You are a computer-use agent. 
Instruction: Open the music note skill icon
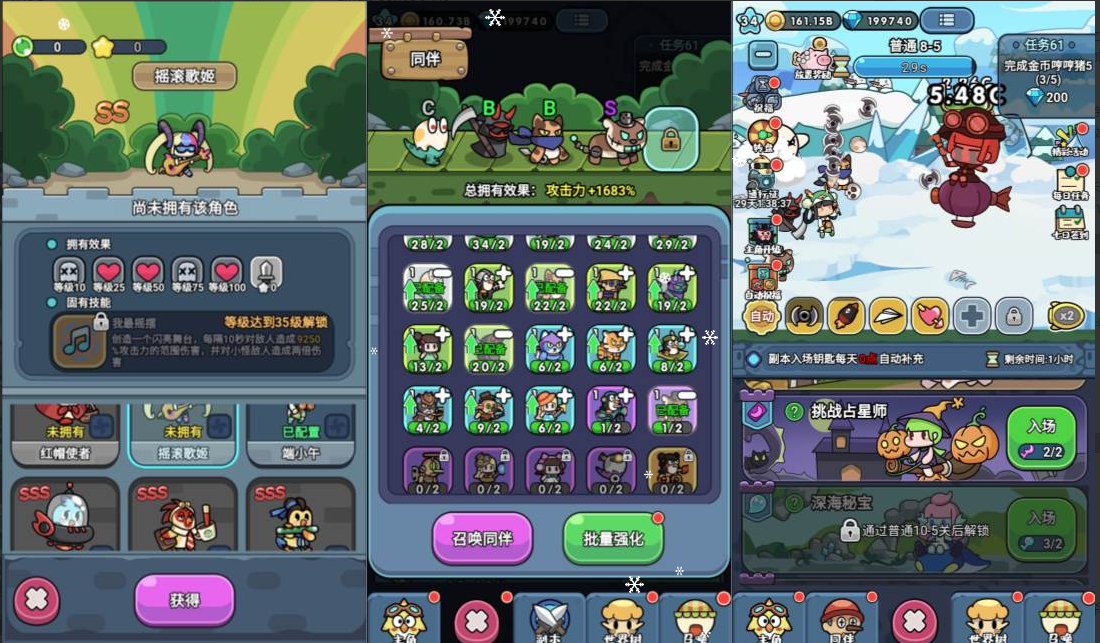coord(78,339)
